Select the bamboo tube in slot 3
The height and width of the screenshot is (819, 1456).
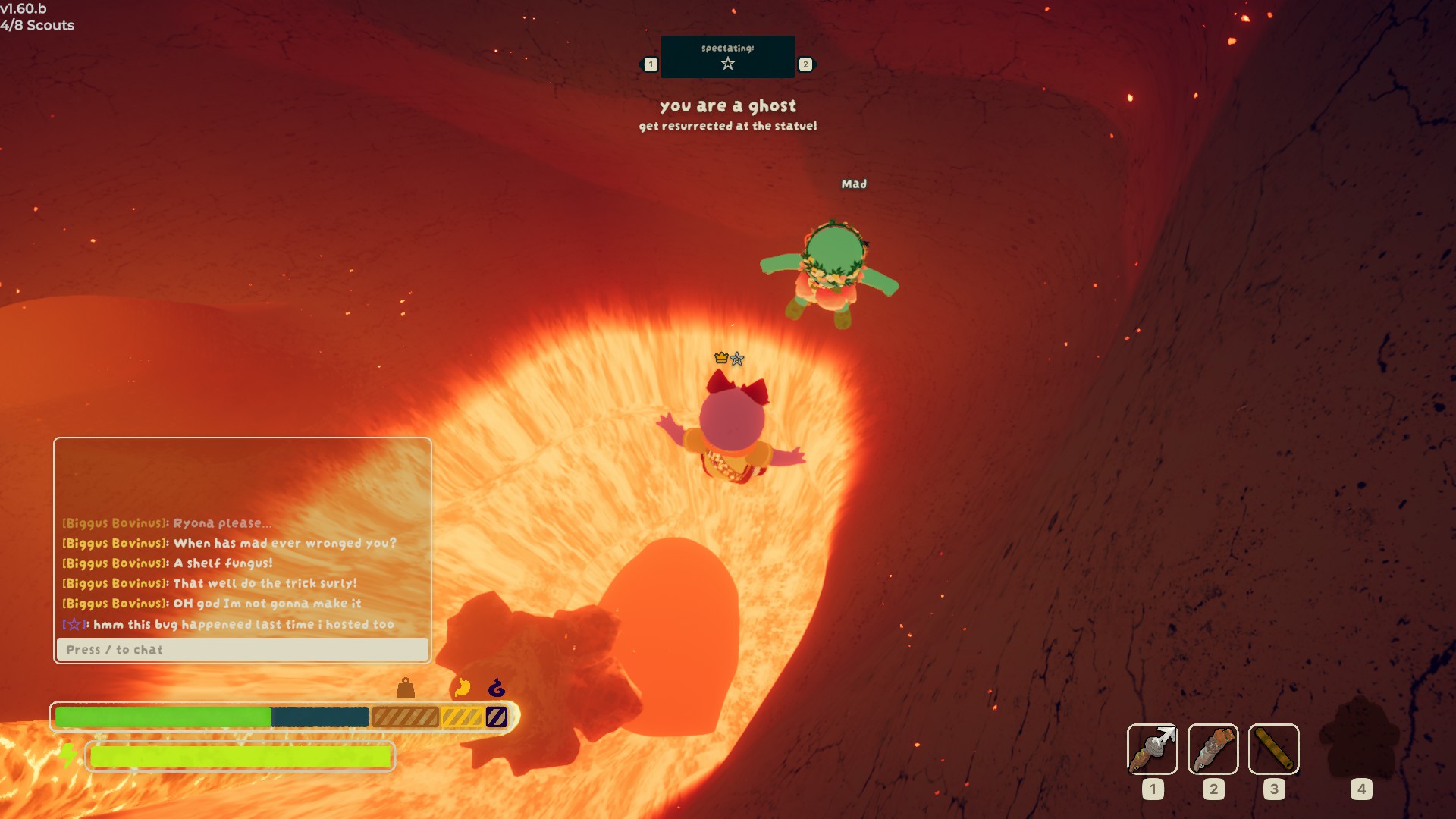(1273, 749)
